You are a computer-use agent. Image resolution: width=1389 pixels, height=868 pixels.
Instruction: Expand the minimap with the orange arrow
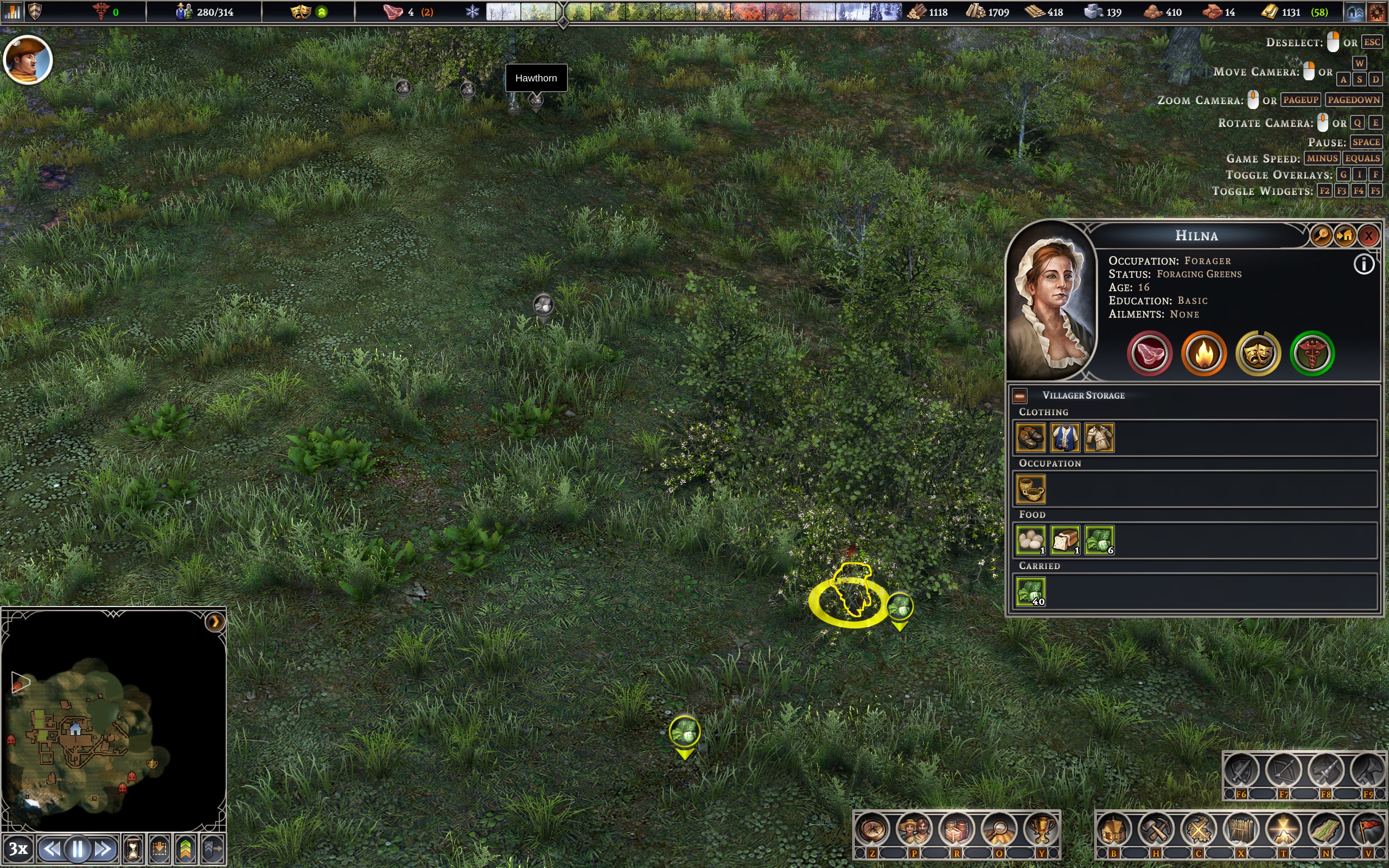click(215, 622)
